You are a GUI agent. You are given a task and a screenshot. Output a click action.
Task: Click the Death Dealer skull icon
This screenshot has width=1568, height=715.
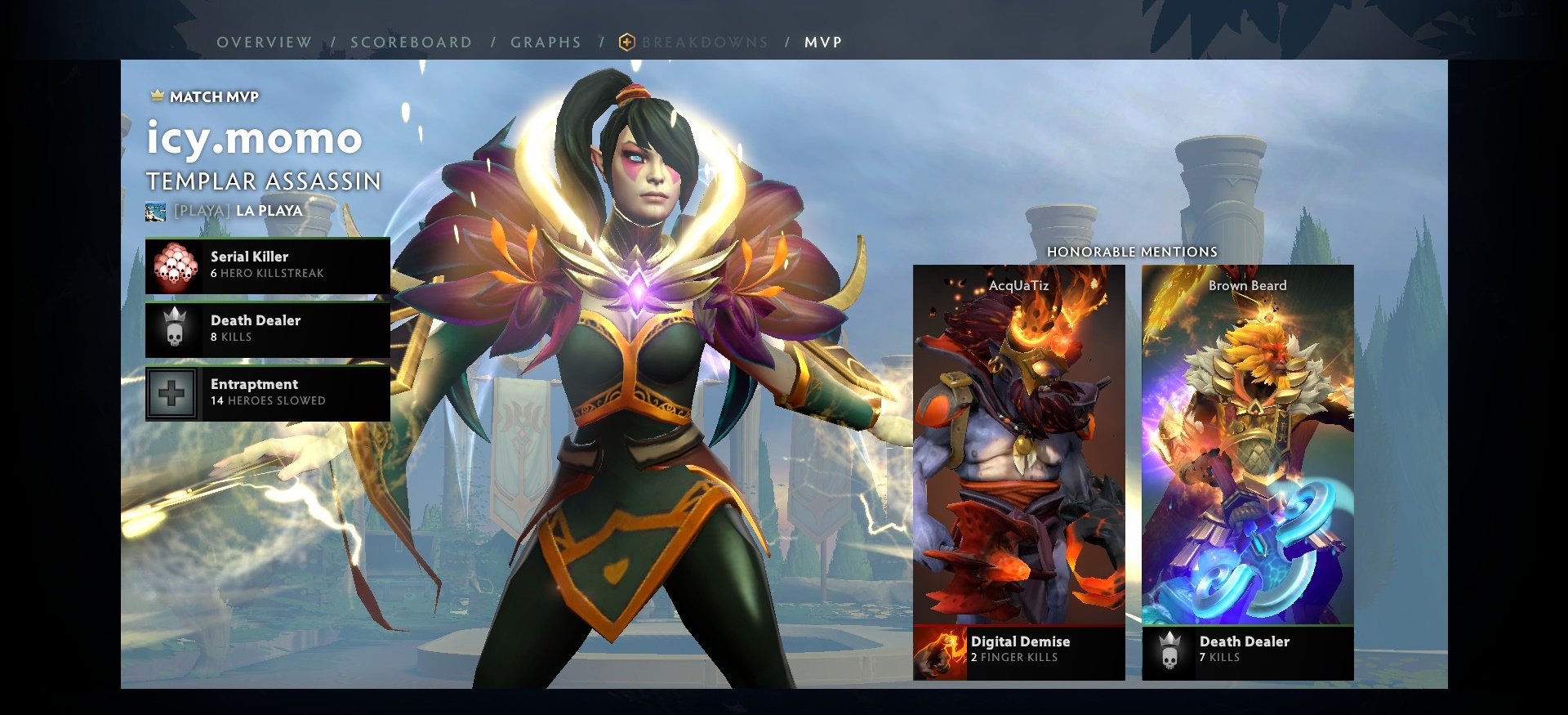tap(174, 329)
